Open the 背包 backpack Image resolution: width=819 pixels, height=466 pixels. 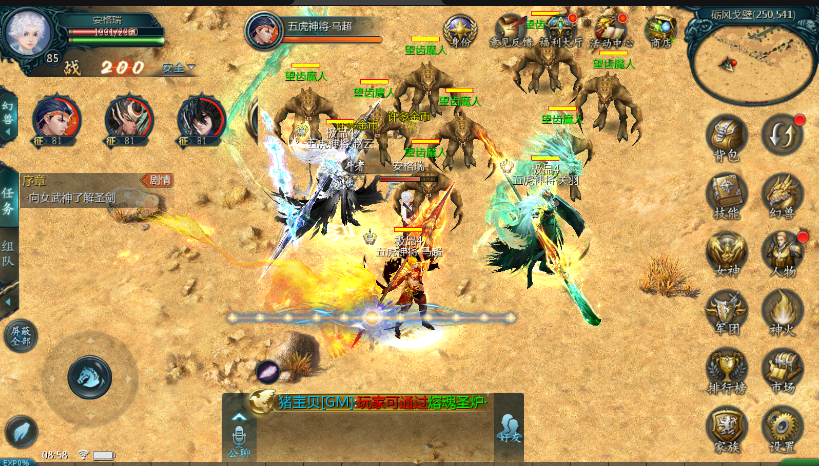727,136
